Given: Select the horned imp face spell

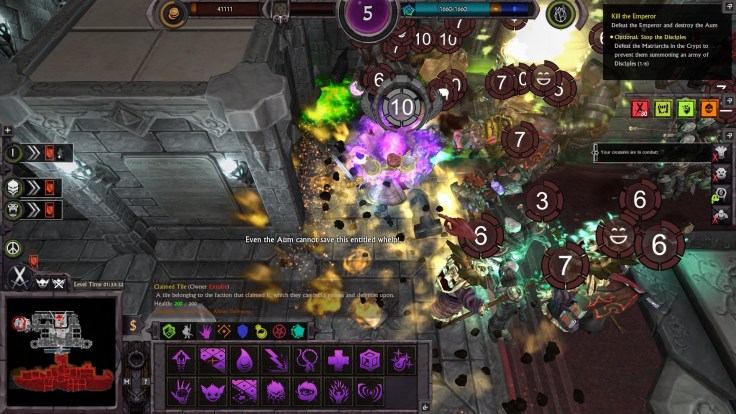Looking at the screenshot, I should (x=212, y=390).
